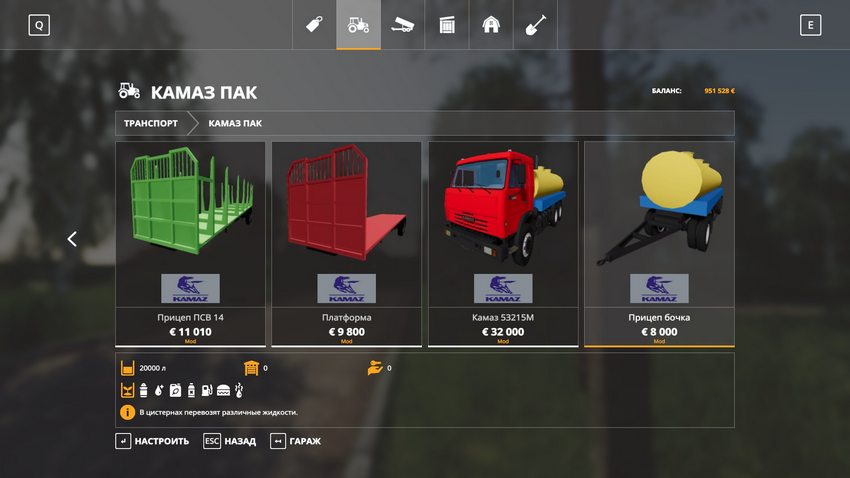Click the НАСТРОИТЬ configure button
The height and width of the screenshot is (478, 850).
(x=153, y=441)
